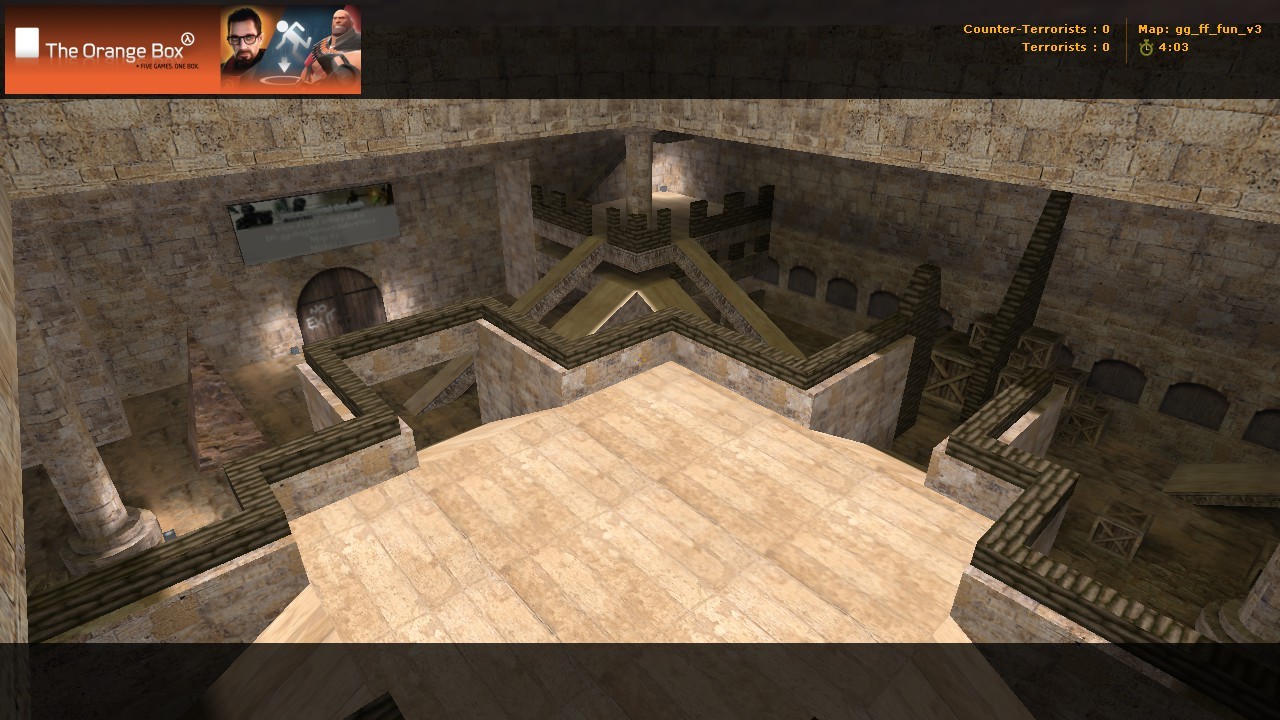
Task: Select the Portal stick-figure icon in the ad
Action: 289,33
